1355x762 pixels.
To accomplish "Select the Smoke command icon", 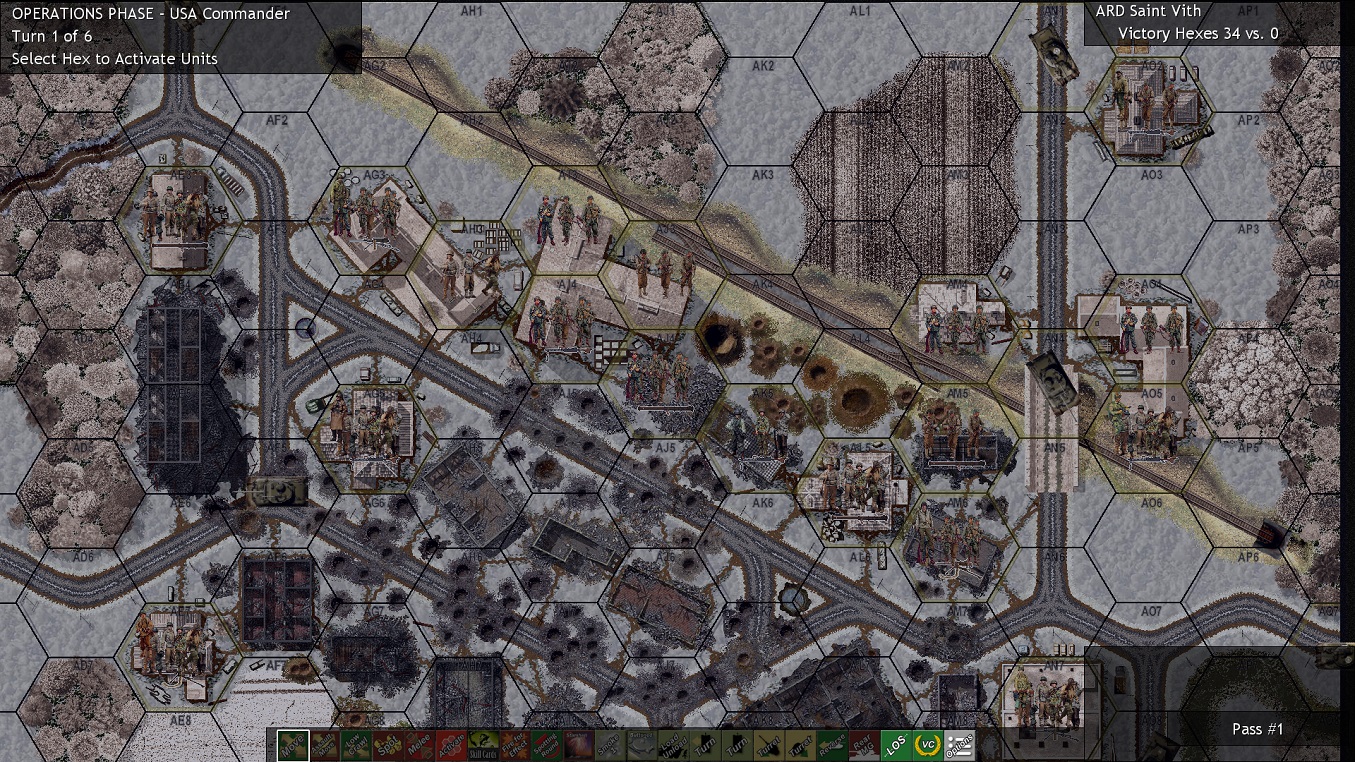I will (x=612, y=746).
